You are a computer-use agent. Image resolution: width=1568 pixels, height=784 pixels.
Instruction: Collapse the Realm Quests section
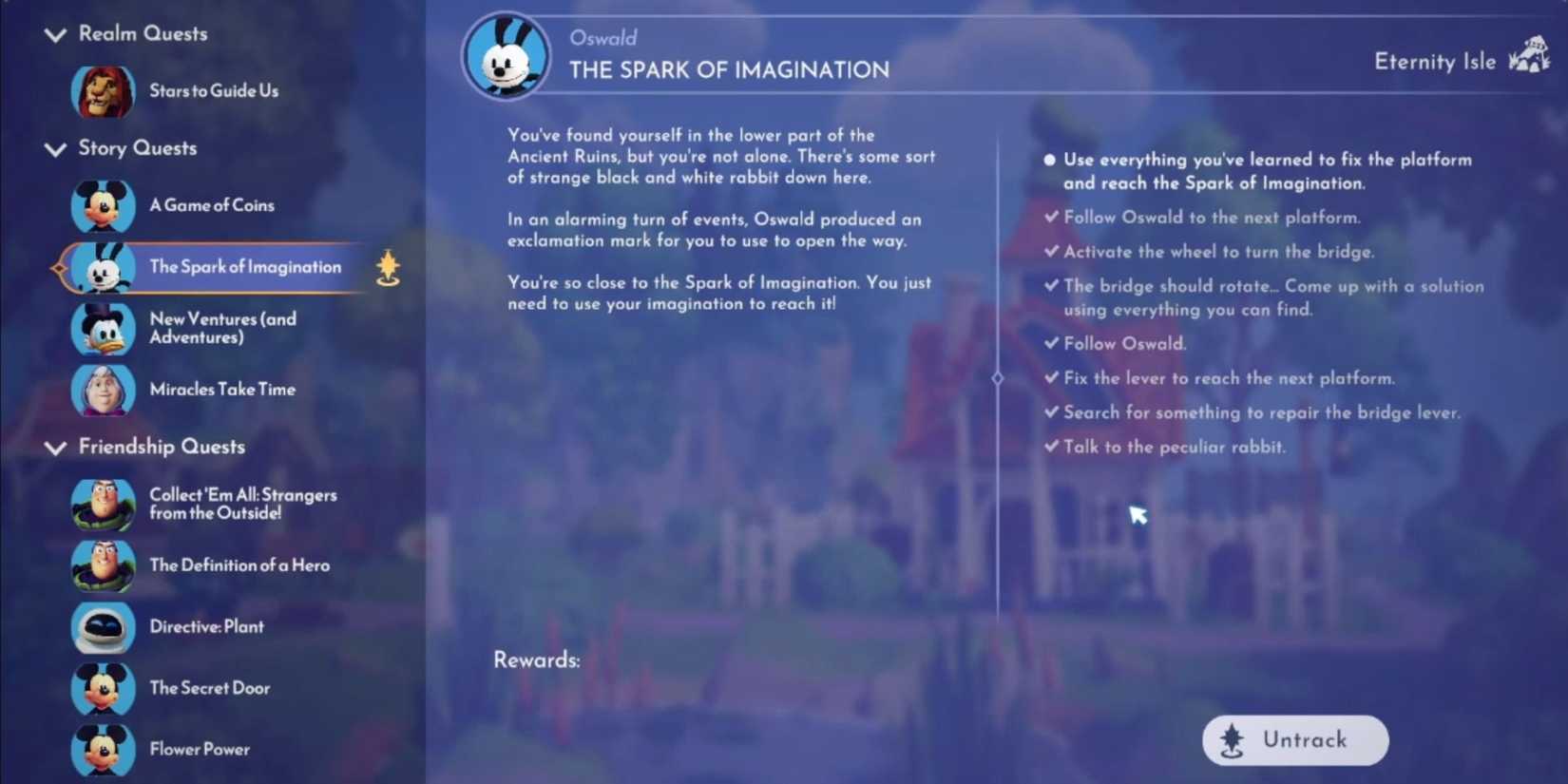point(54,34)
